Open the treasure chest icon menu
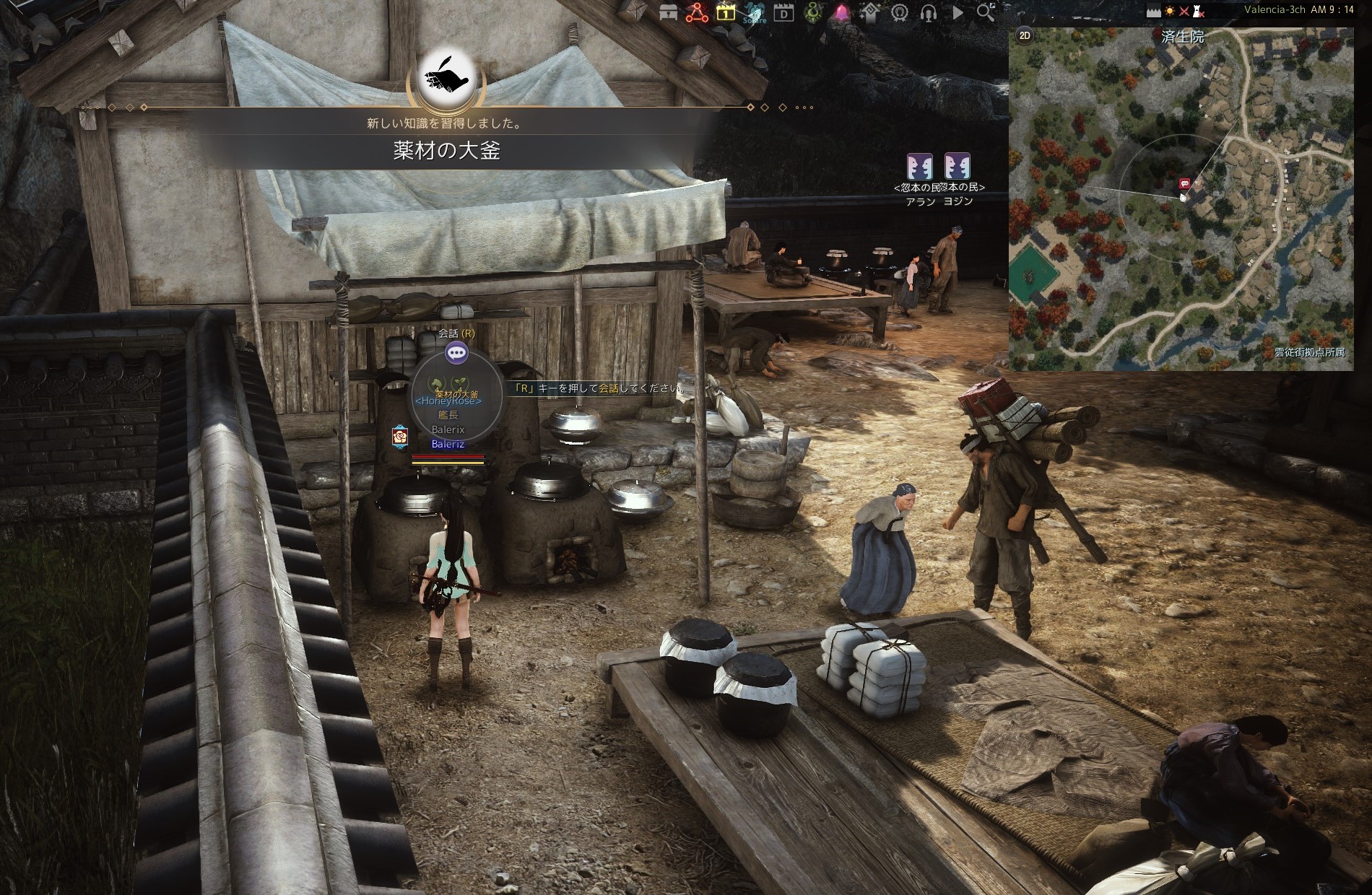 [x=668, y=13]
